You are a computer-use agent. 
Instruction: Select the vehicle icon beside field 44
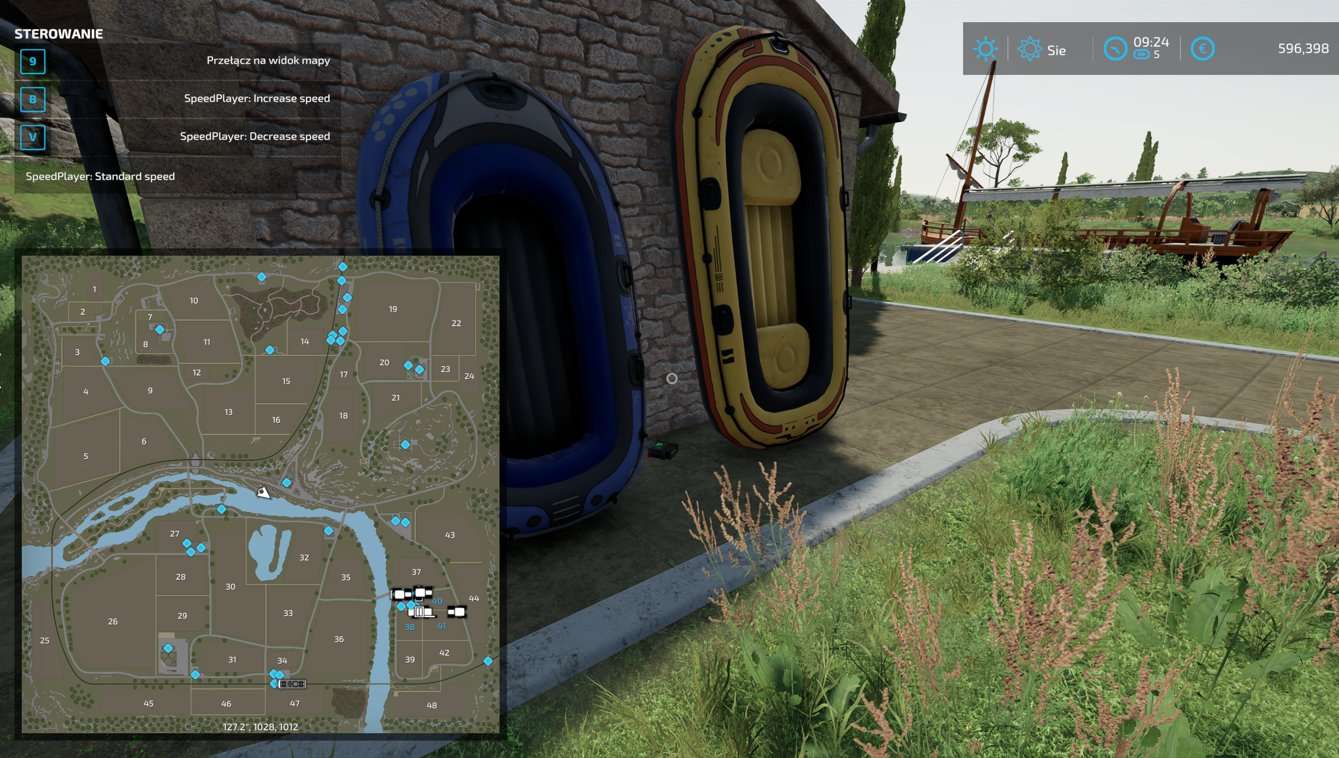[x=457, y=612]
